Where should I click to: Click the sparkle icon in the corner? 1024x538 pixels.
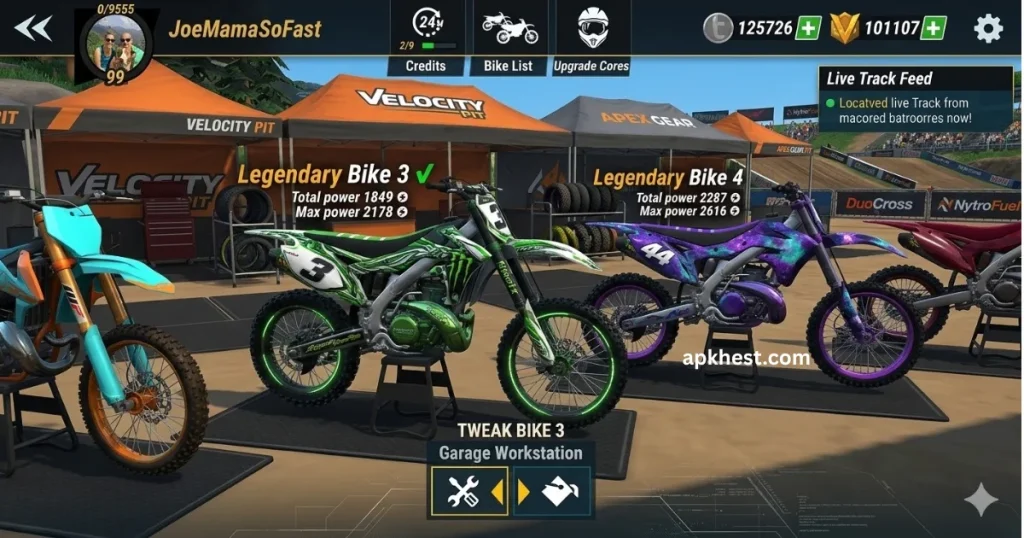[980, 500]
